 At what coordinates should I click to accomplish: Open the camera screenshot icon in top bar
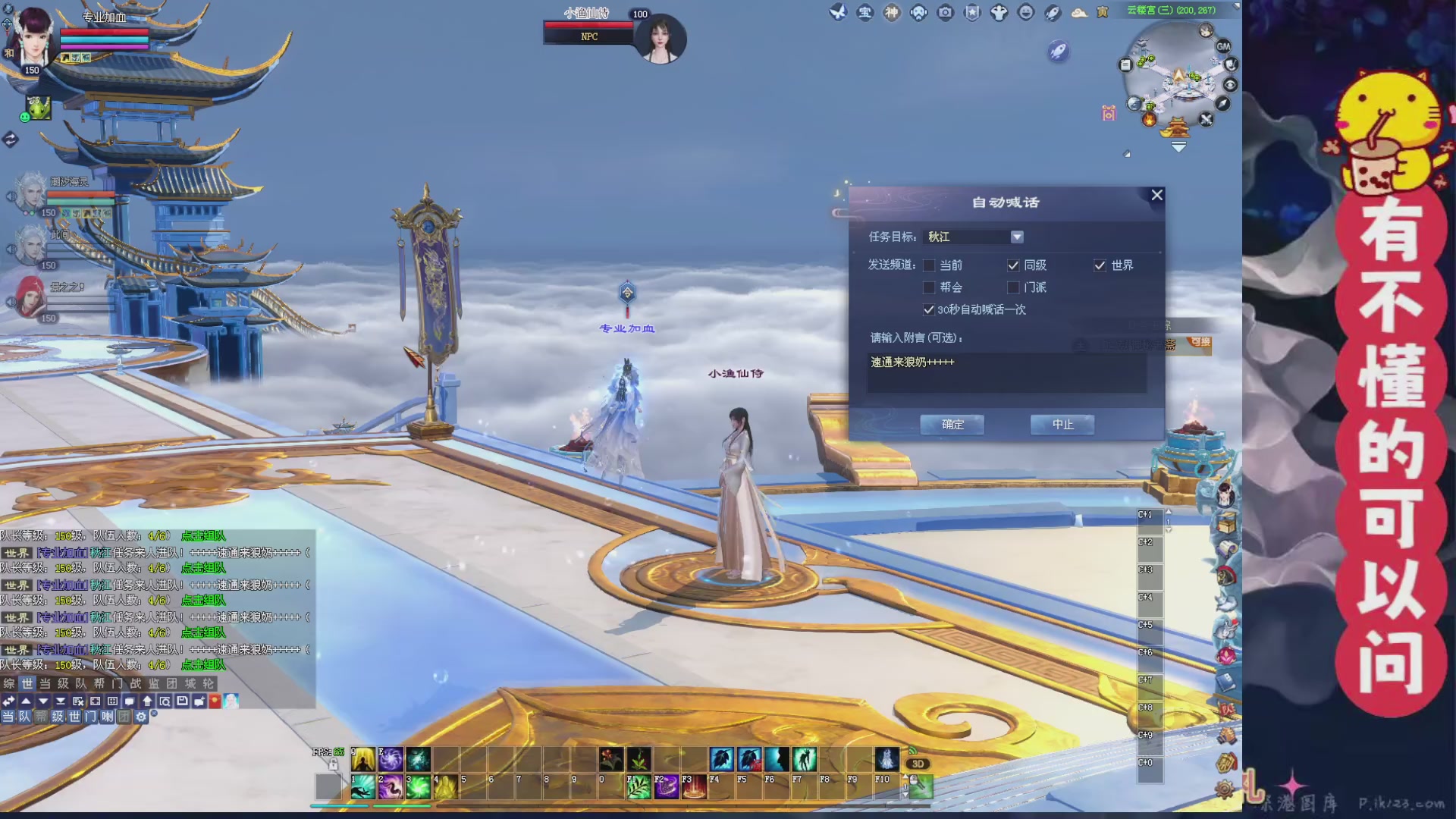click(945, 13)
